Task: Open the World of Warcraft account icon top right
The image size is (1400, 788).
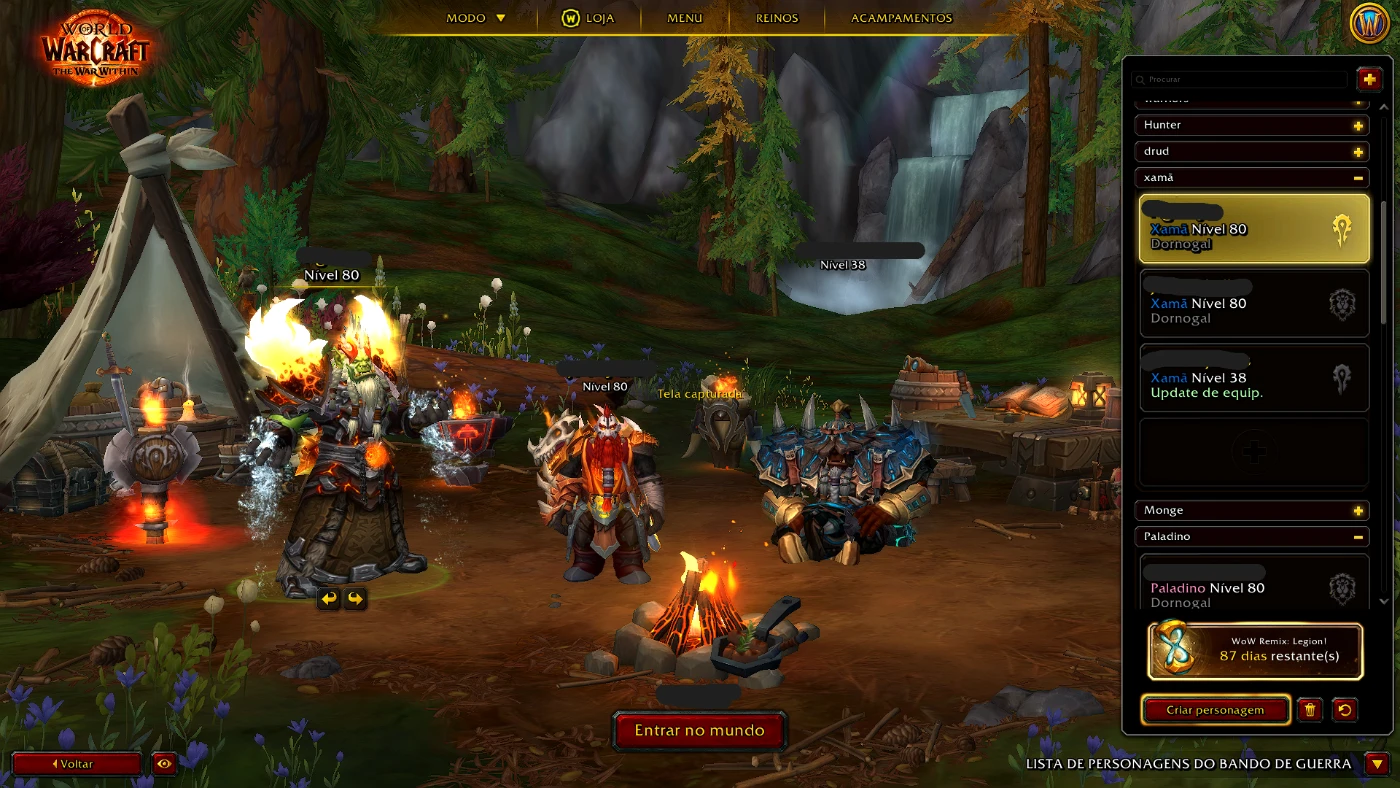Action: [x=1372, y=22]
